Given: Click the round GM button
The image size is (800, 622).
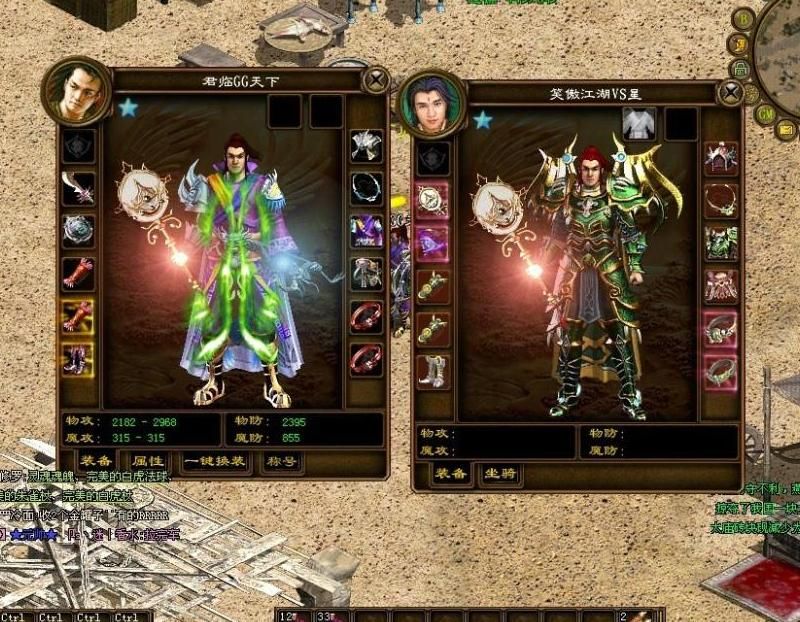Looking at the screenshot, I should coord(765,114).
